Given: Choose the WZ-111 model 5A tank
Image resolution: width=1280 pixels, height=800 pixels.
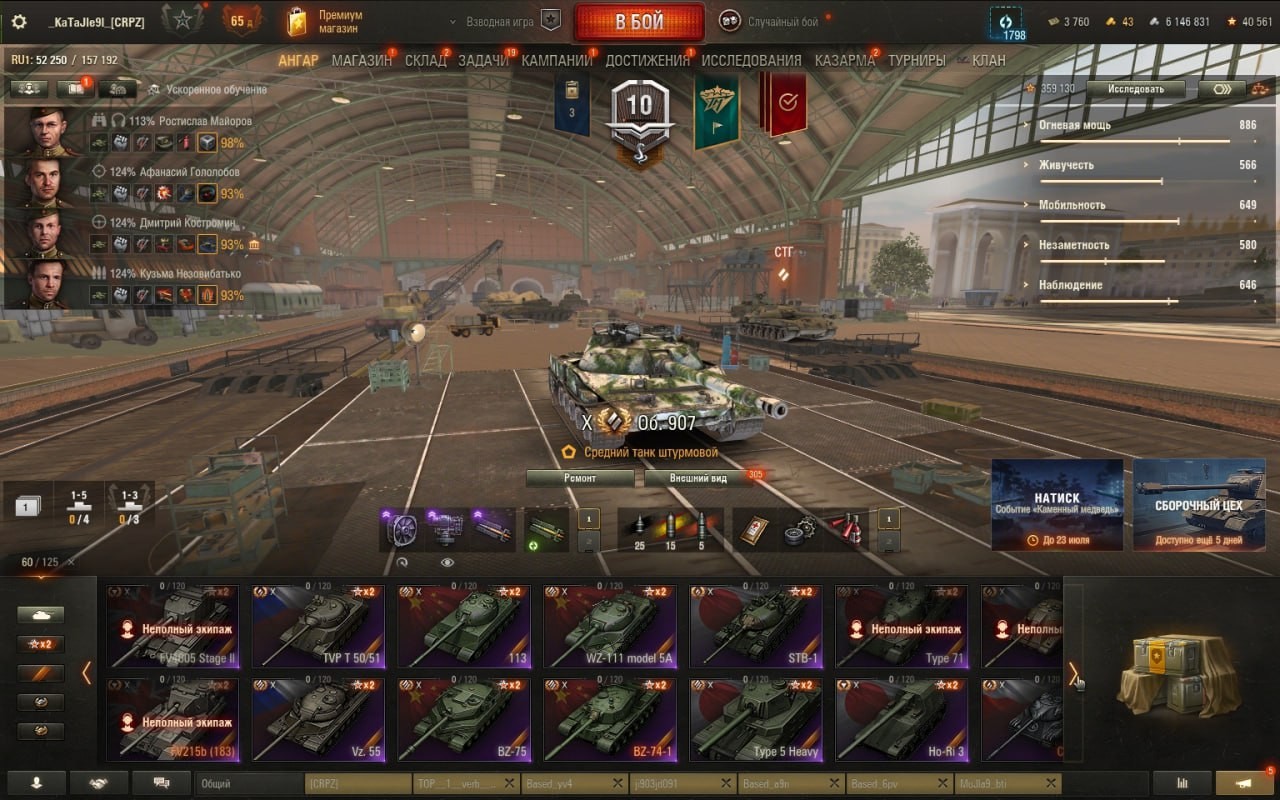Looking at the screenshot, I should pos(609,626).
